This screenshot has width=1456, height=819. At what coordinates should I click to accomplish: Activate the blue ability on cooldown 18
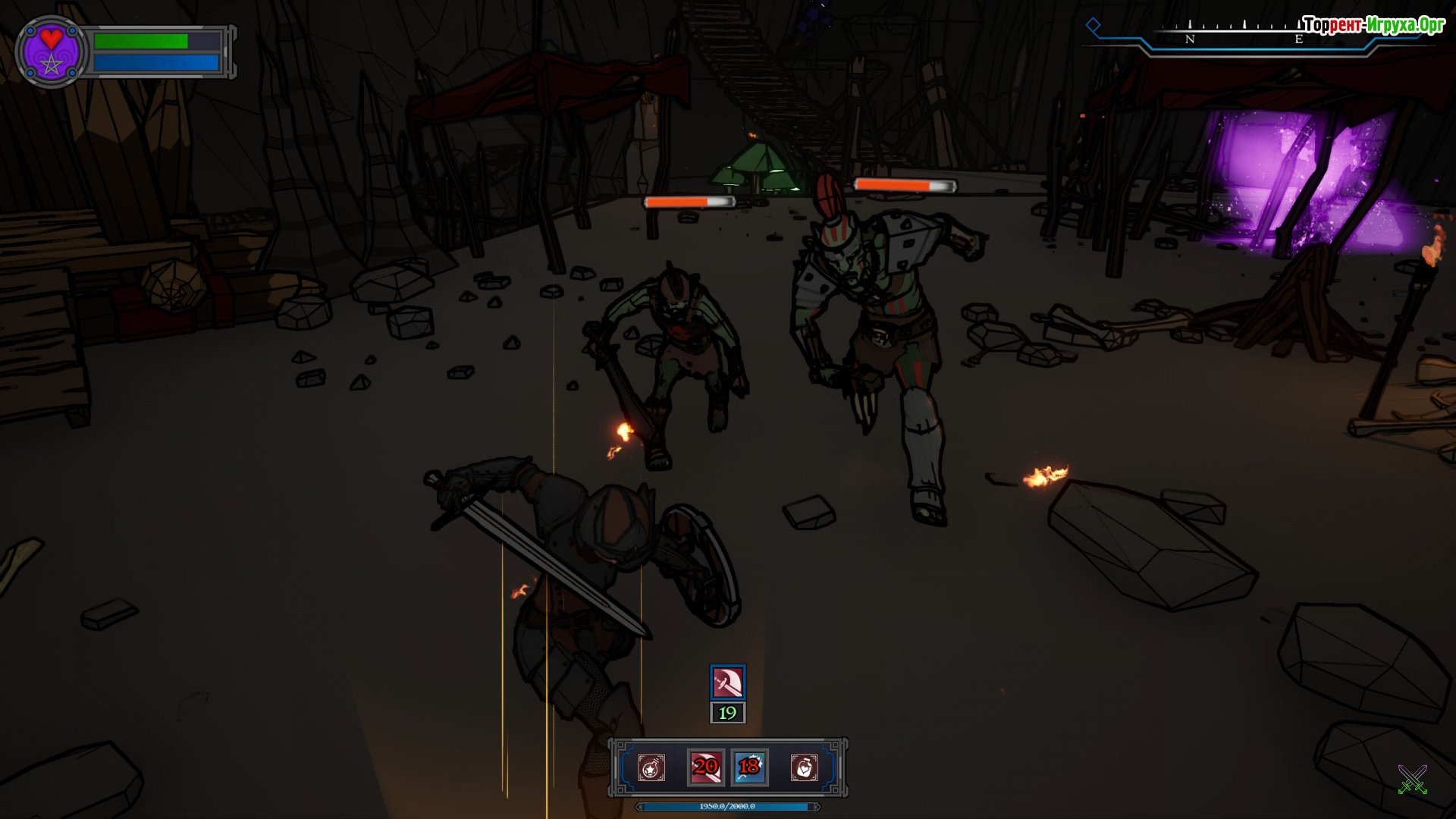coord(749,767)
